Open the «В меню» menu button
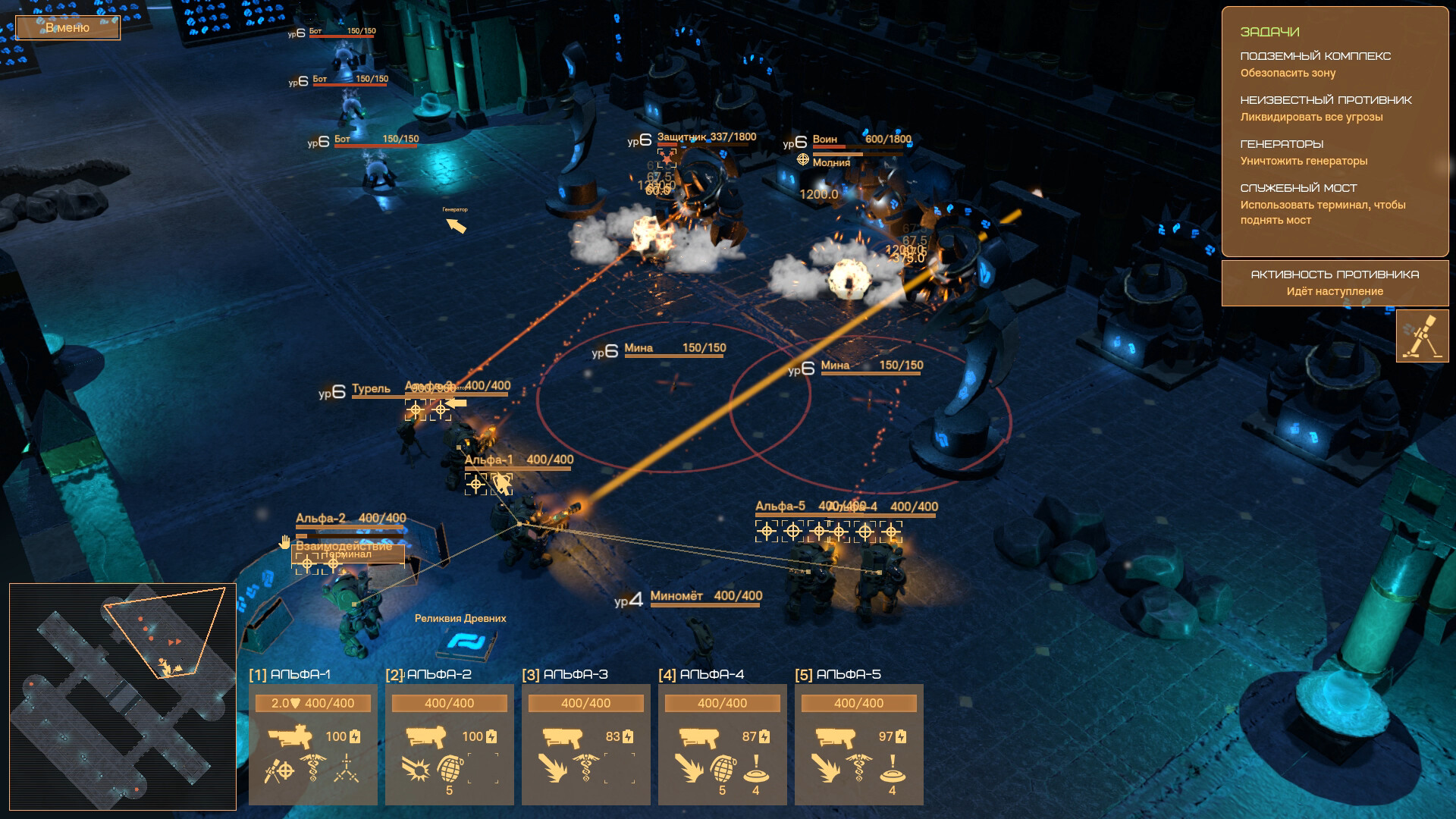The width and height of the screenshot is (1456, 819). (67, 28)
